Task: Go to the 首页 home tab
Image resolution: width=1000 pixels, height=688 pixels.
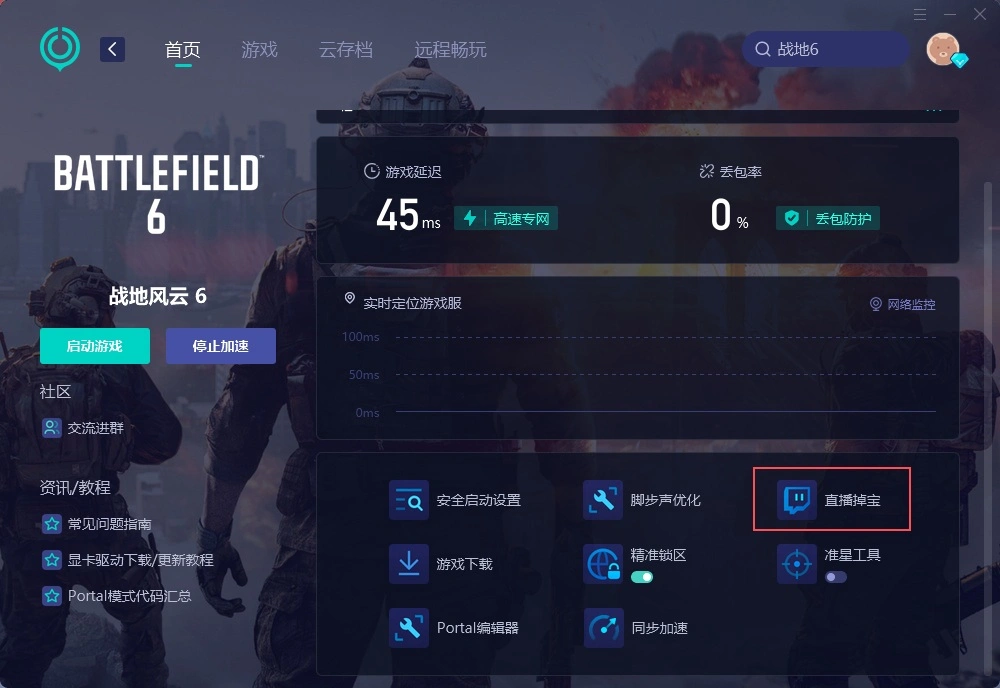Action: [x=182, y=50]
